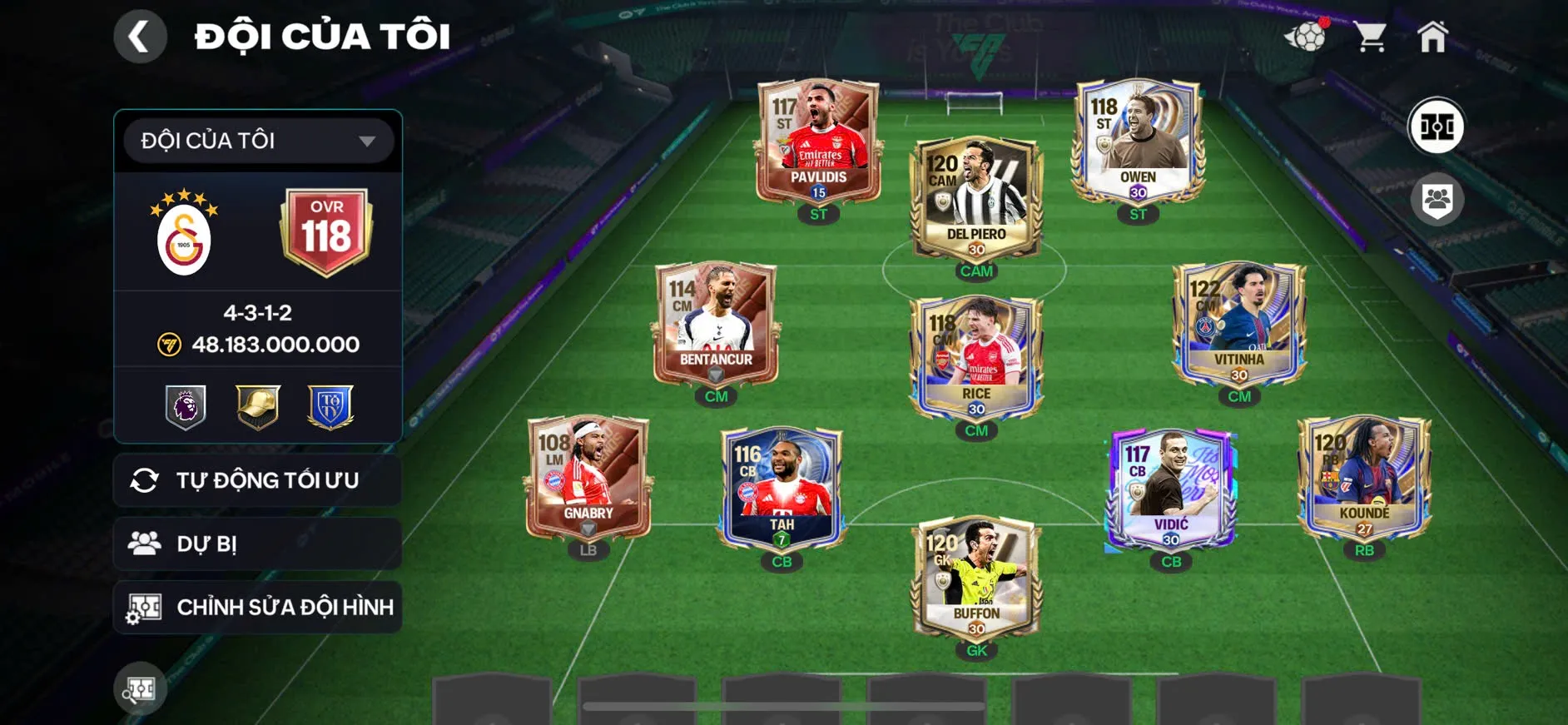Select the Vitinha midfielder card
The height and width of the screenshot is (725, 1568).
pyautogui.click(x=1238, y=325)
